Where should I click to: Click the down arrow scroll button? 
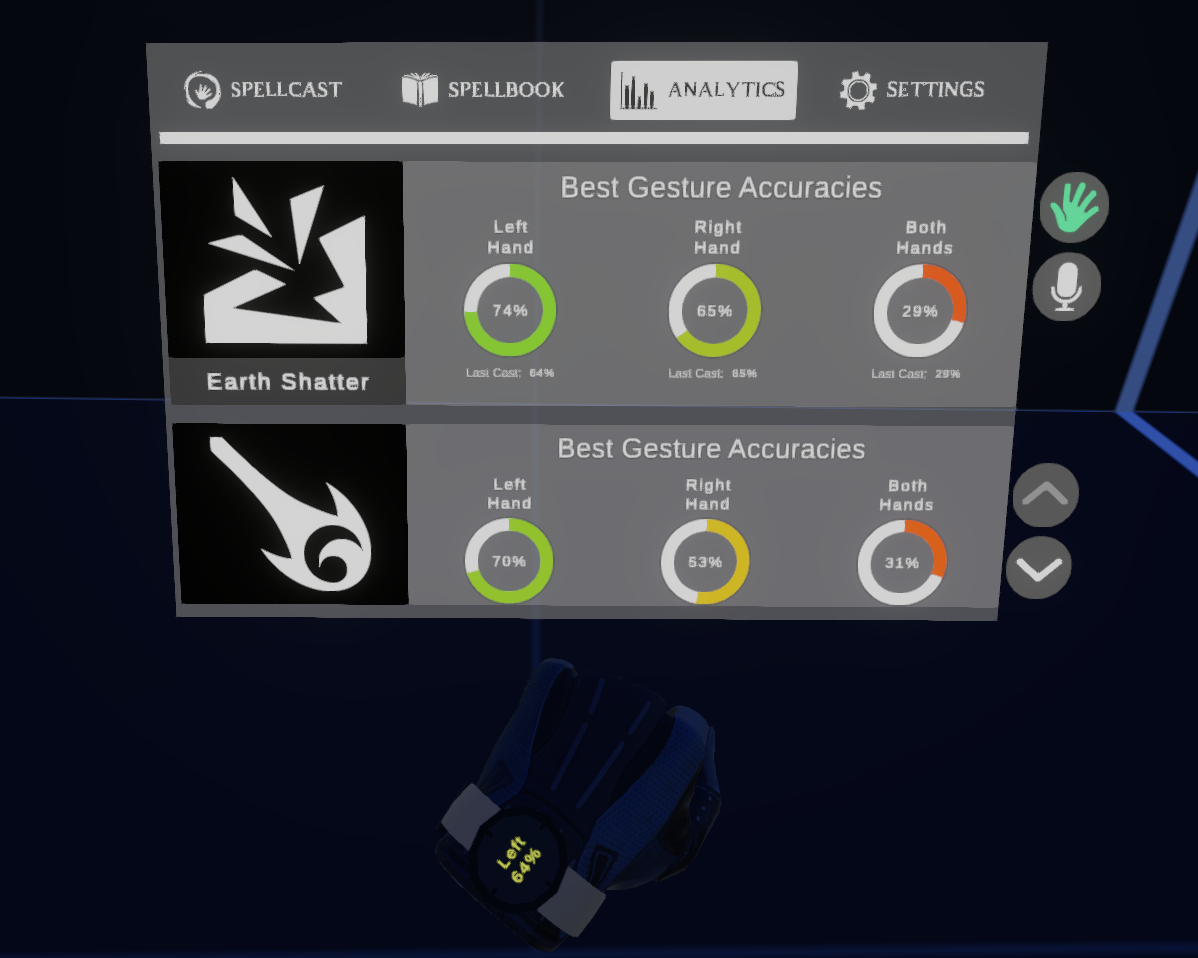tap(1038, 568)
